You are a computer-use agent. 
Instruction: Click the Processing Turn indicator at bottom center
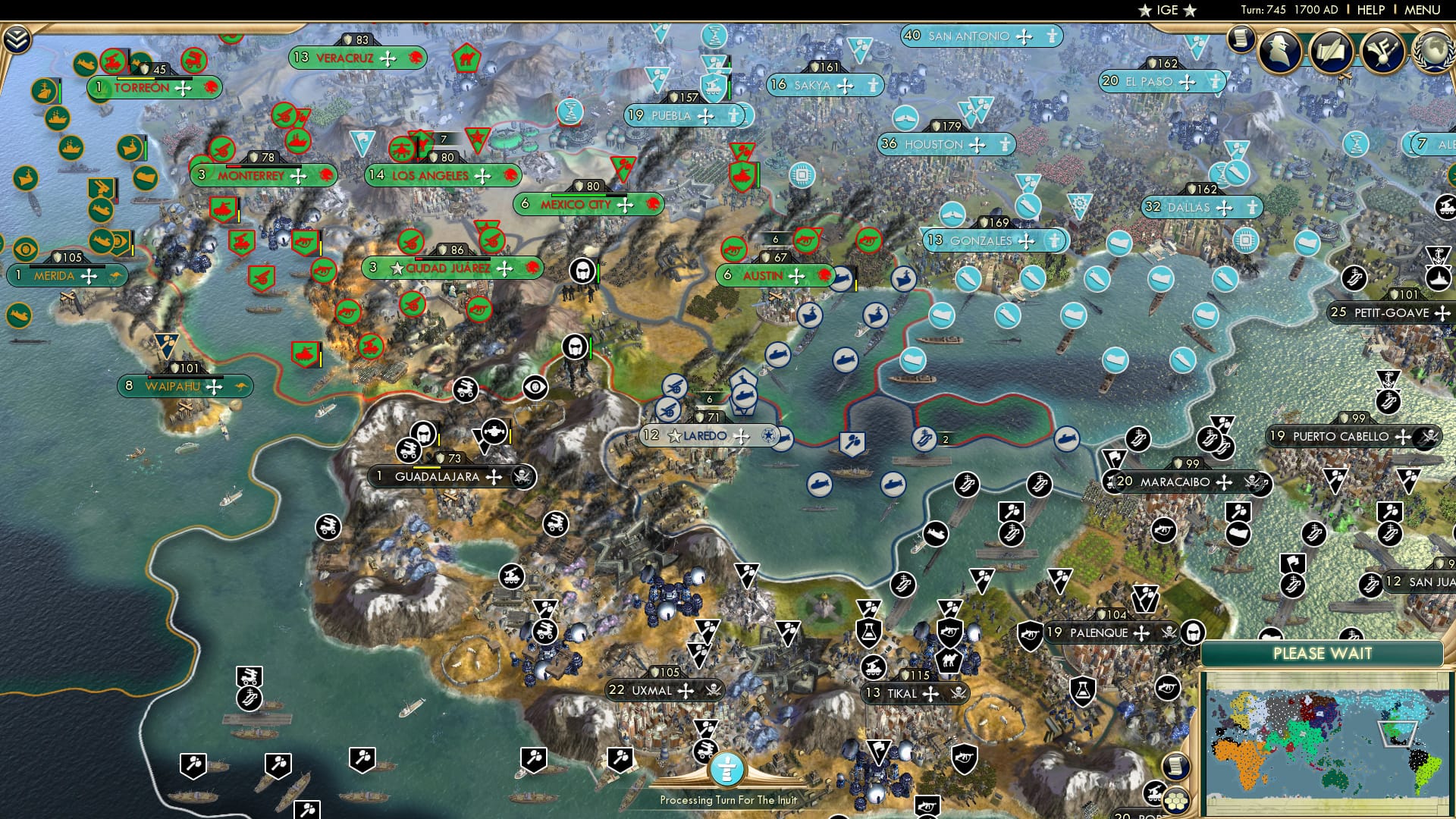tap(726, 770)
